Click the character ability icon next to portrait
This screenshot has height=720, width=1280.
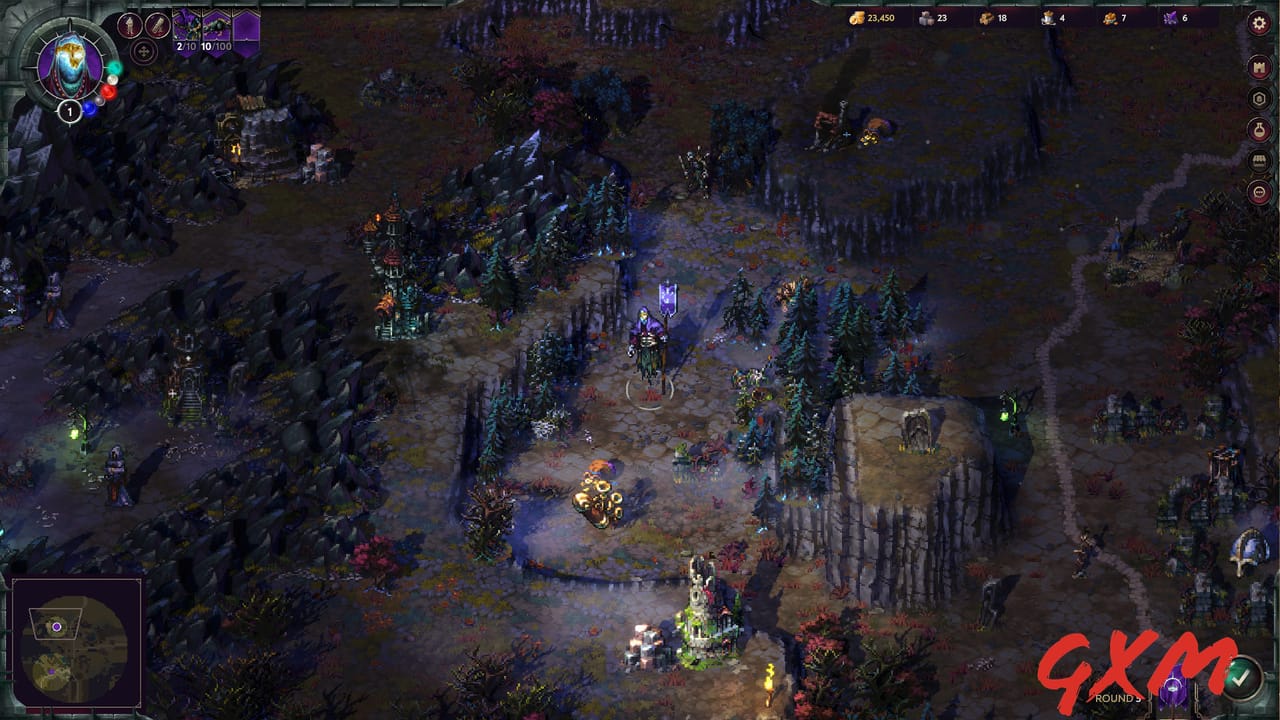point(129,25)
